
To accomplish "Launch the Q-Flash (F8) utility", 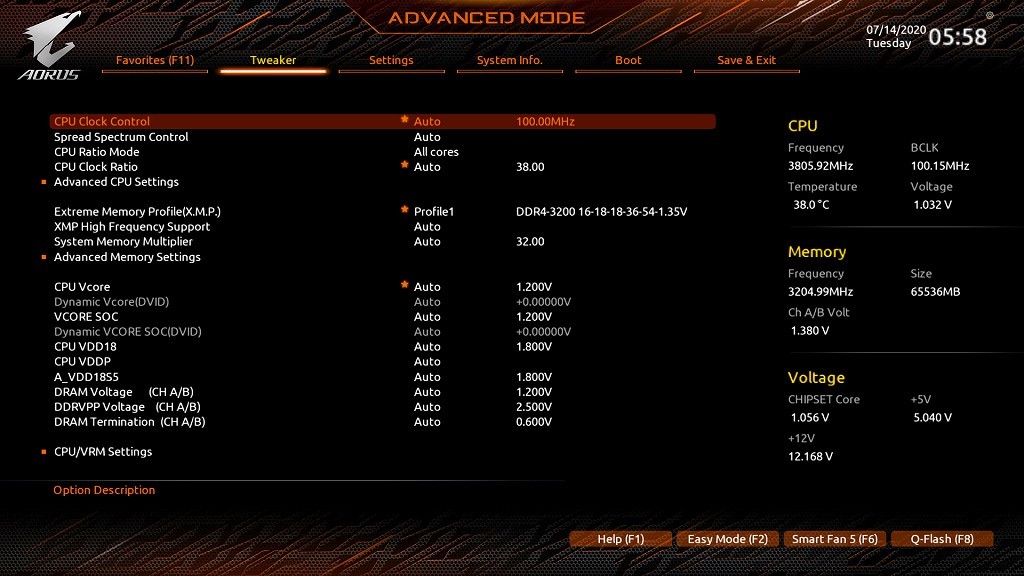I will [941, 539].
